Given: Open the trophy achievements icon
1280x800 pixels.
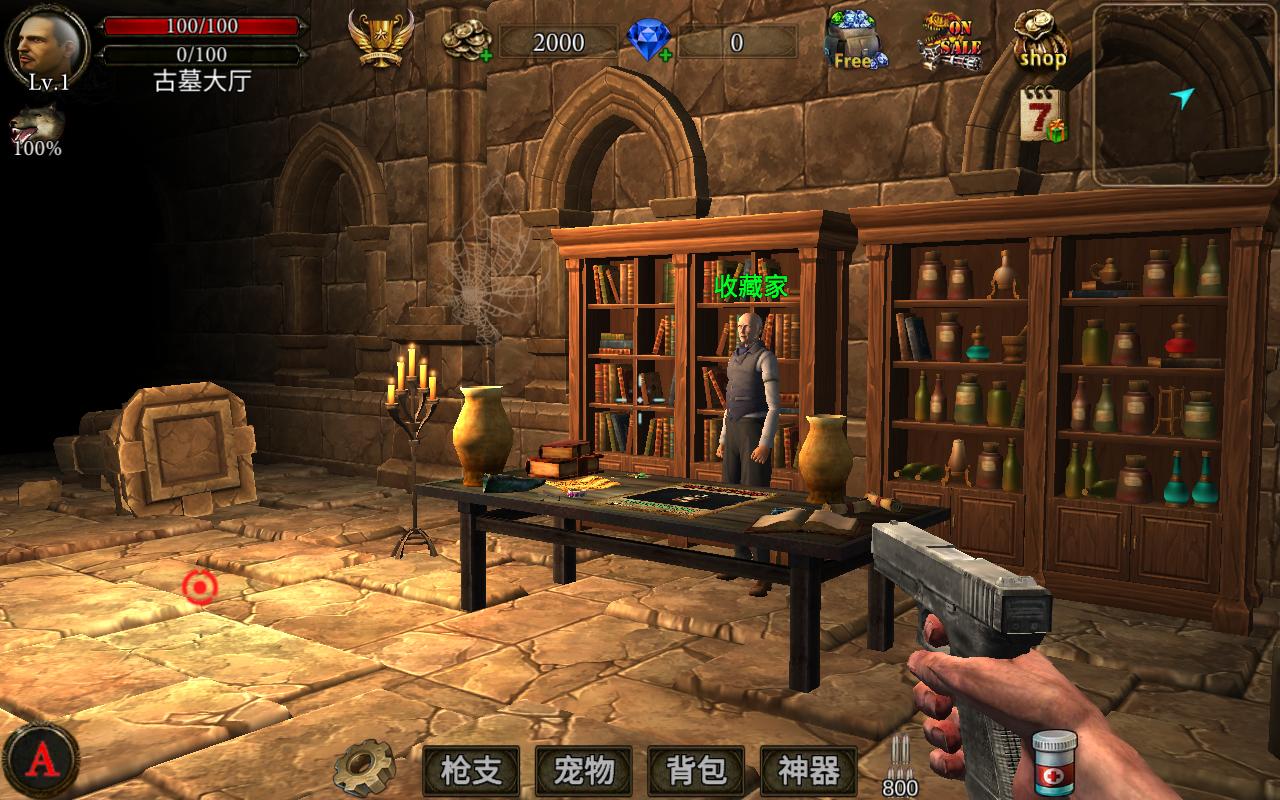Looking at the screenshot, I should click(380, 38).
